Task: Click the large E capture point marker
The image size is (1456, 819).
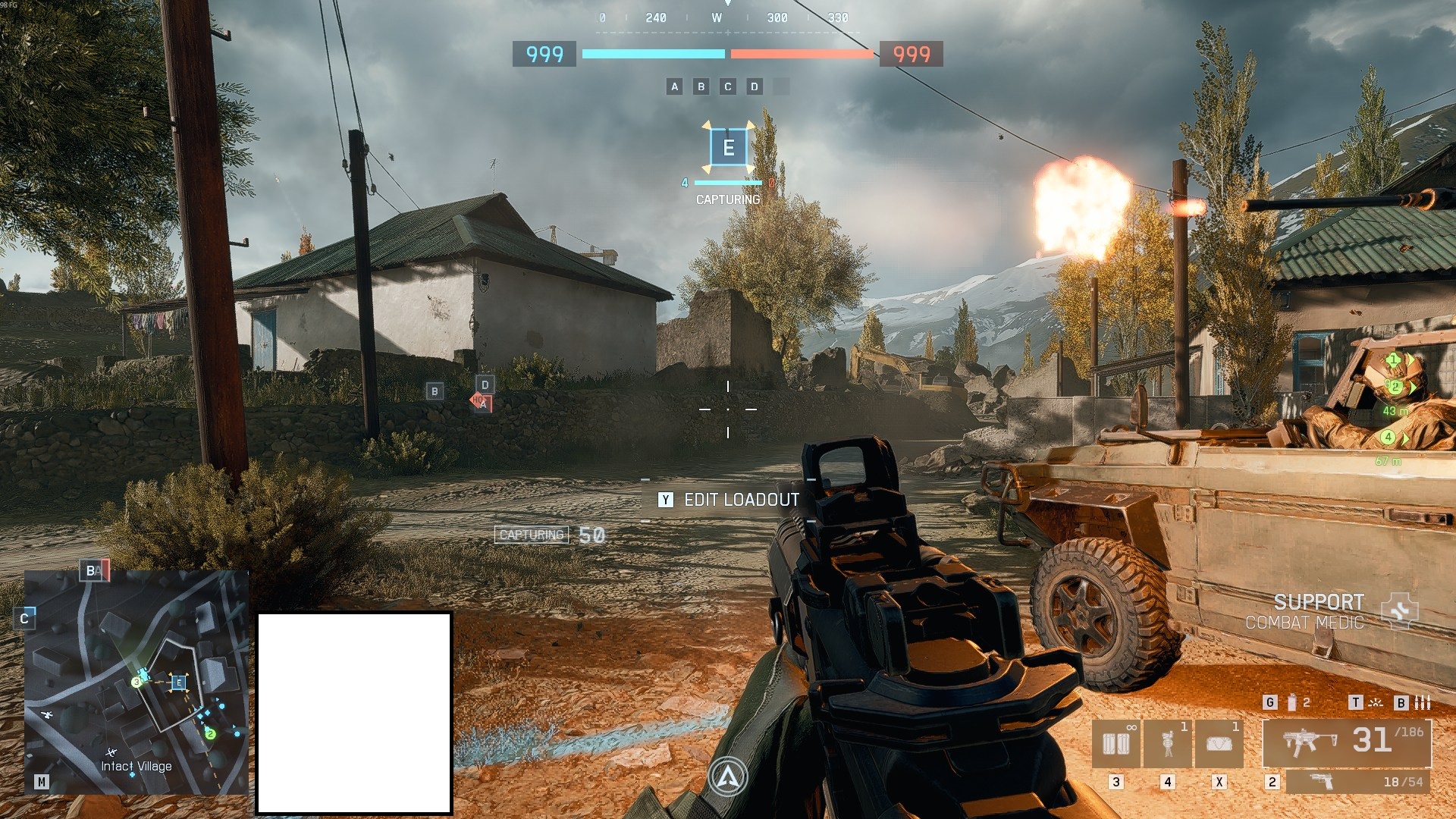Action: point(728,147)
